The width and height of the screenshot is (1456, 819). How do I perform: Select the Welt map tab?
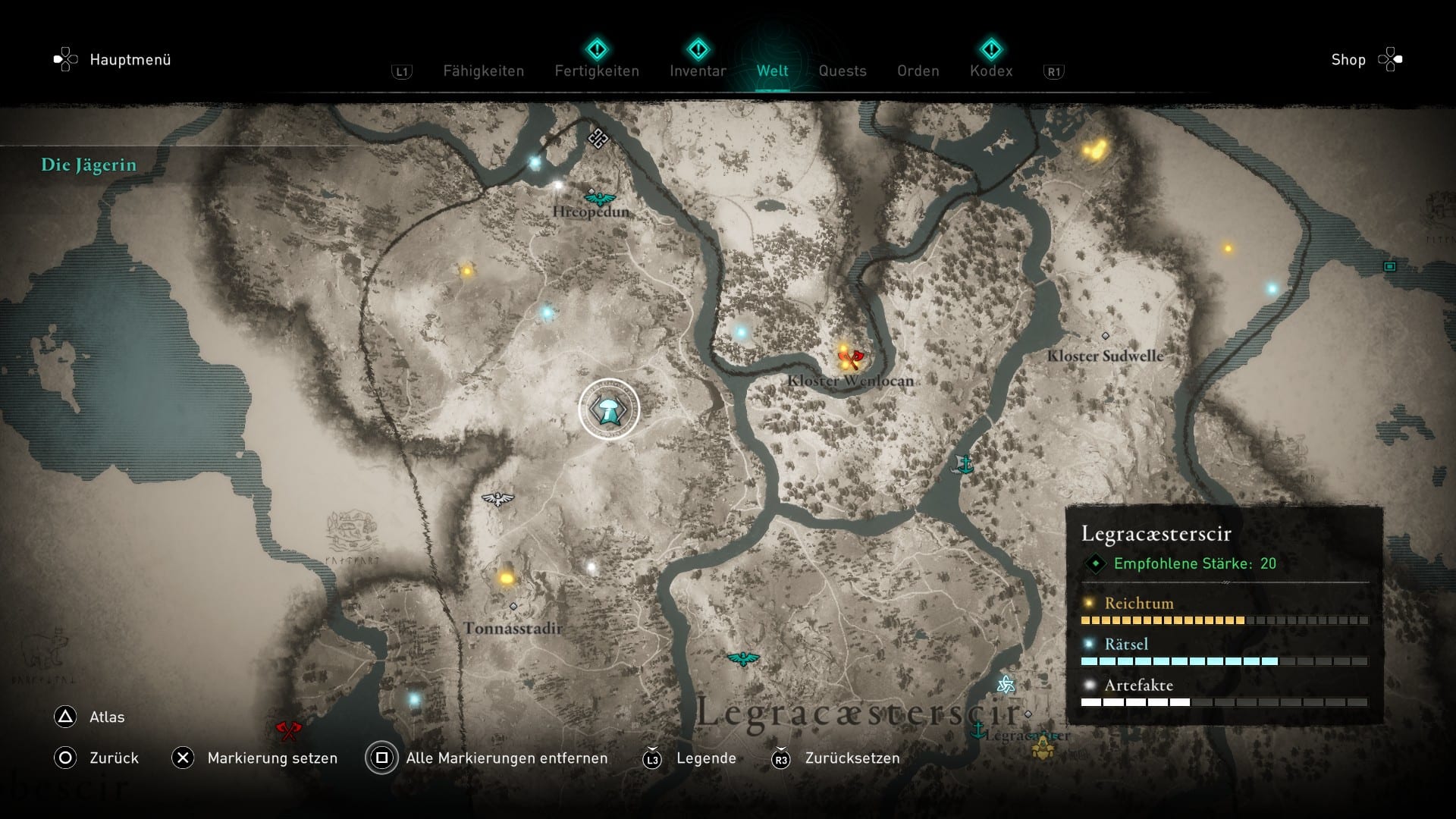tap(772, 71)
